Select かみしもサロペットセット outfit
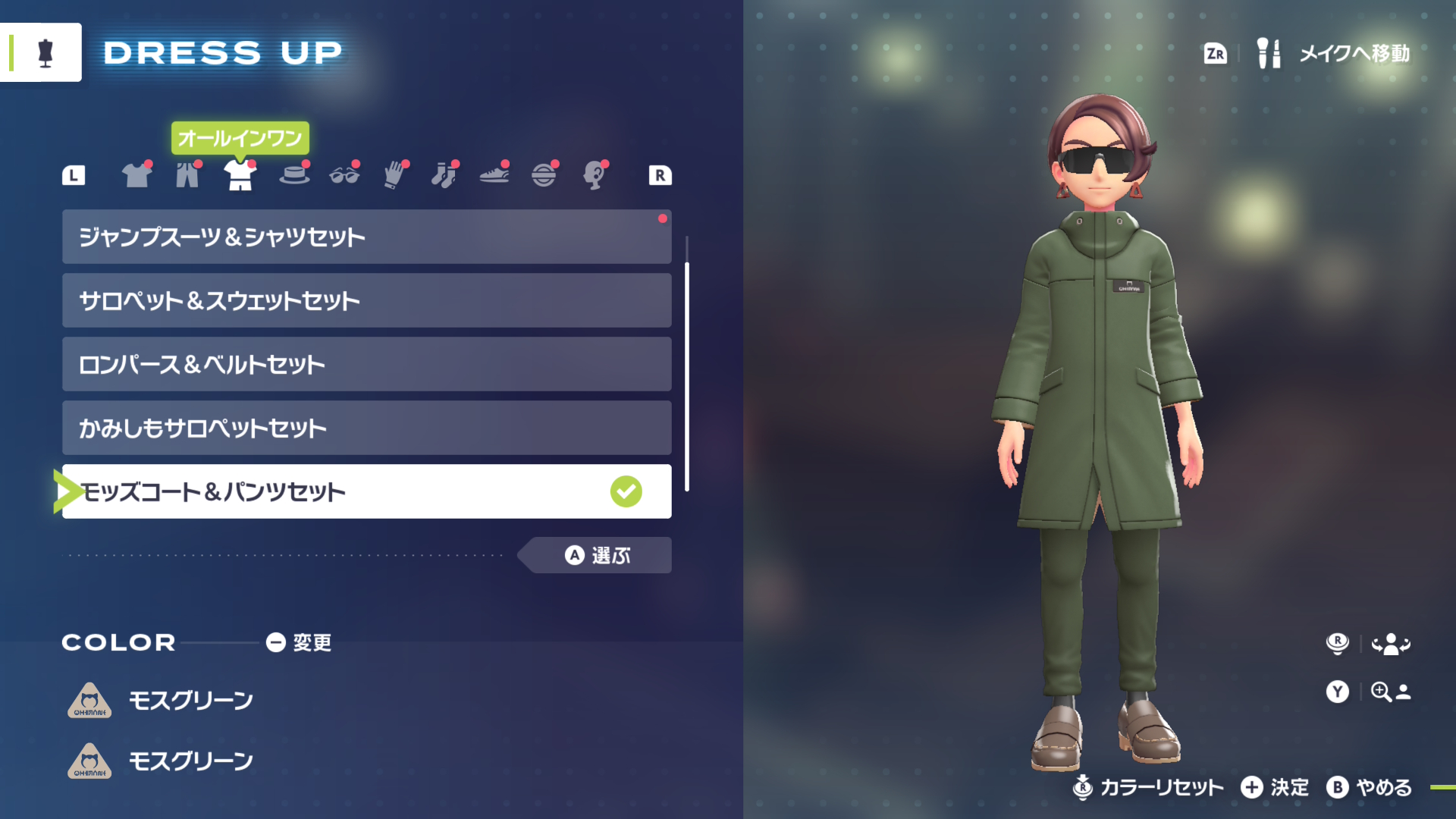Viewport: 1456px width, 819px height. (366, 428)
